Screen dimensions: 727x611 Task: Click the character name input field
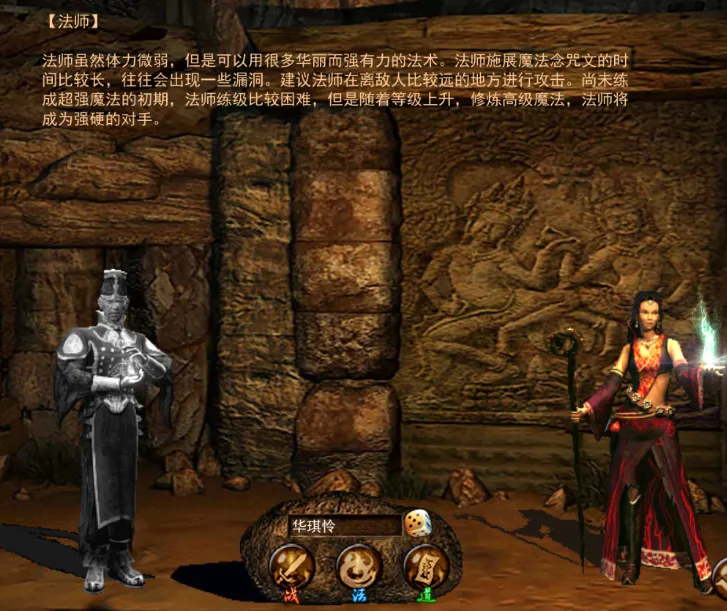point(342,525)
